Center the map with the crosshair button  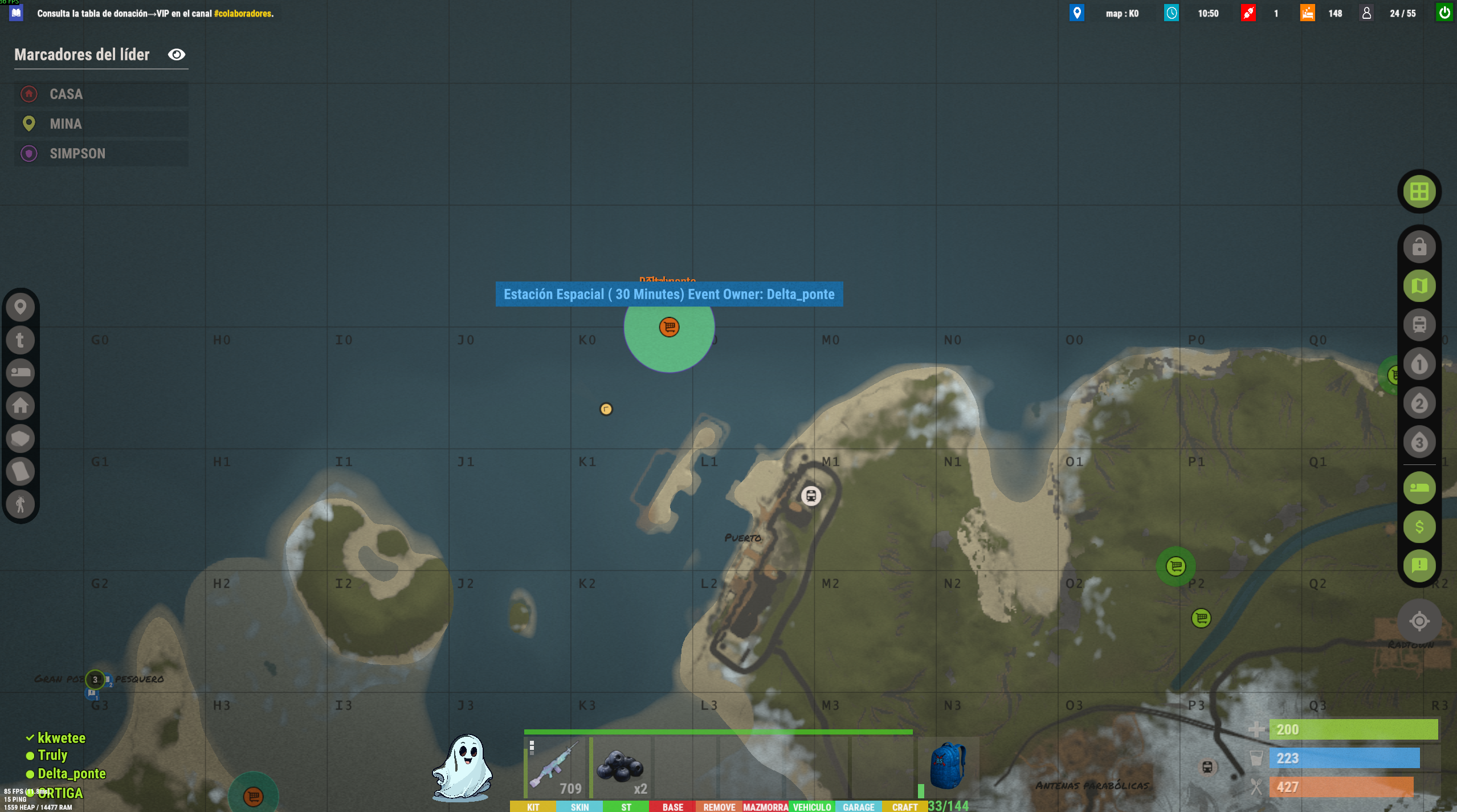pos(1419,621)
